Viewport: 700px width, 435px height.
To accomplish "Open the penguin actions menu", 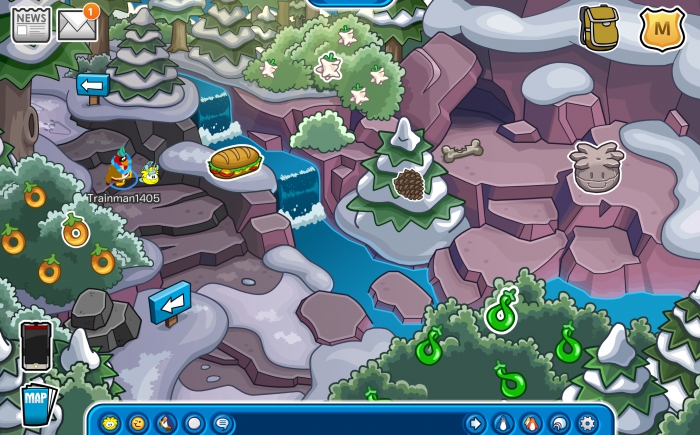I will [166, 423].
